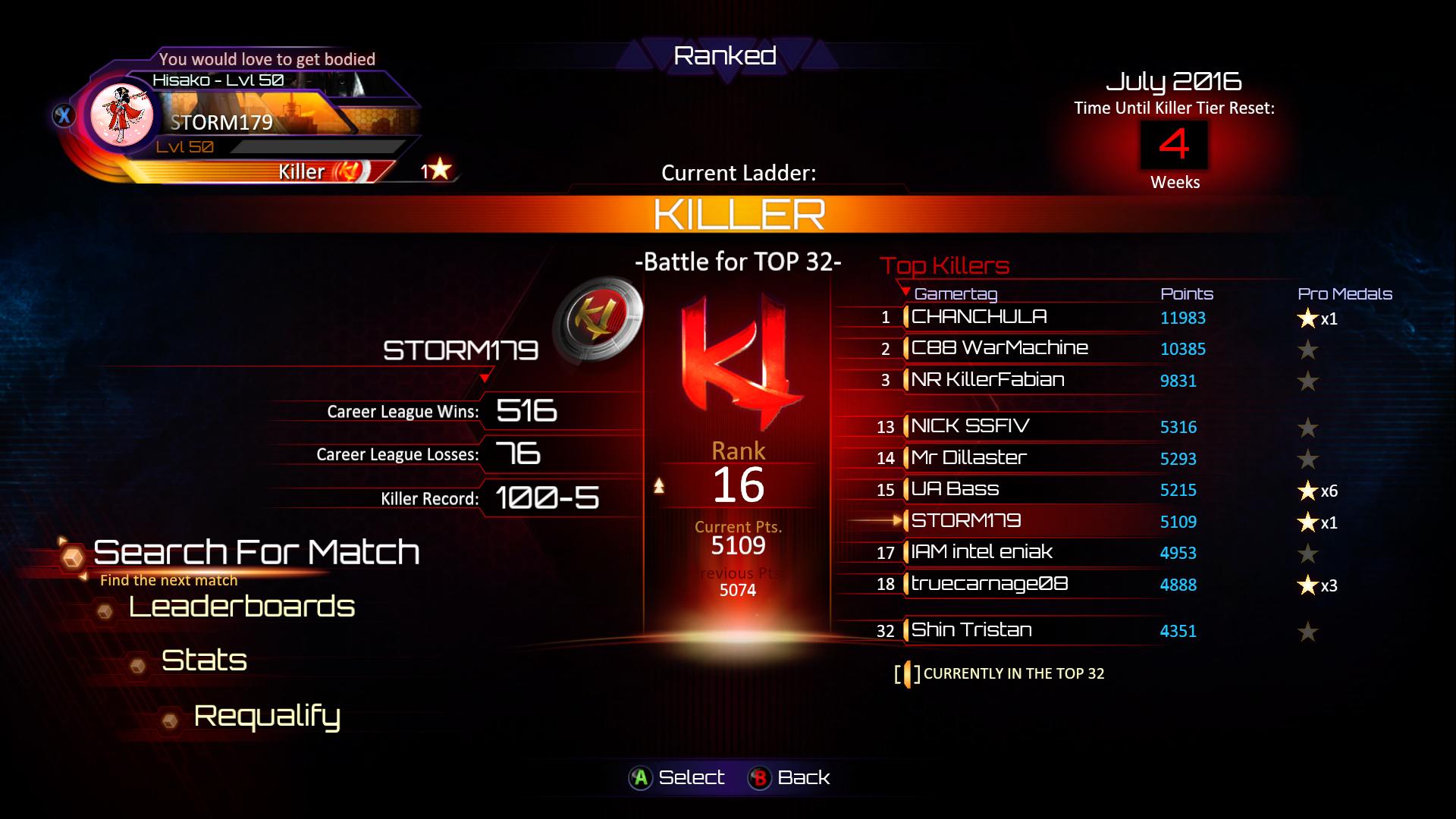Select the UA Bass leaderboard row

click(x=955, y=489)
